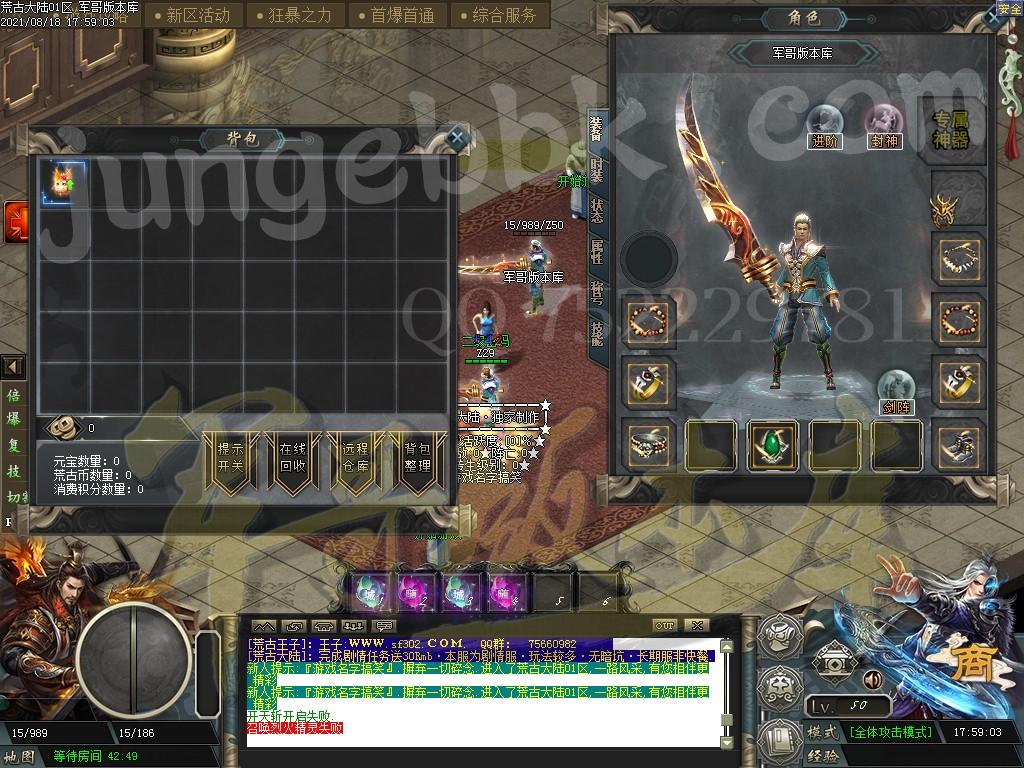Open the 专属神器 panel
Screen dimensions: 1024x768
point(951,128)
